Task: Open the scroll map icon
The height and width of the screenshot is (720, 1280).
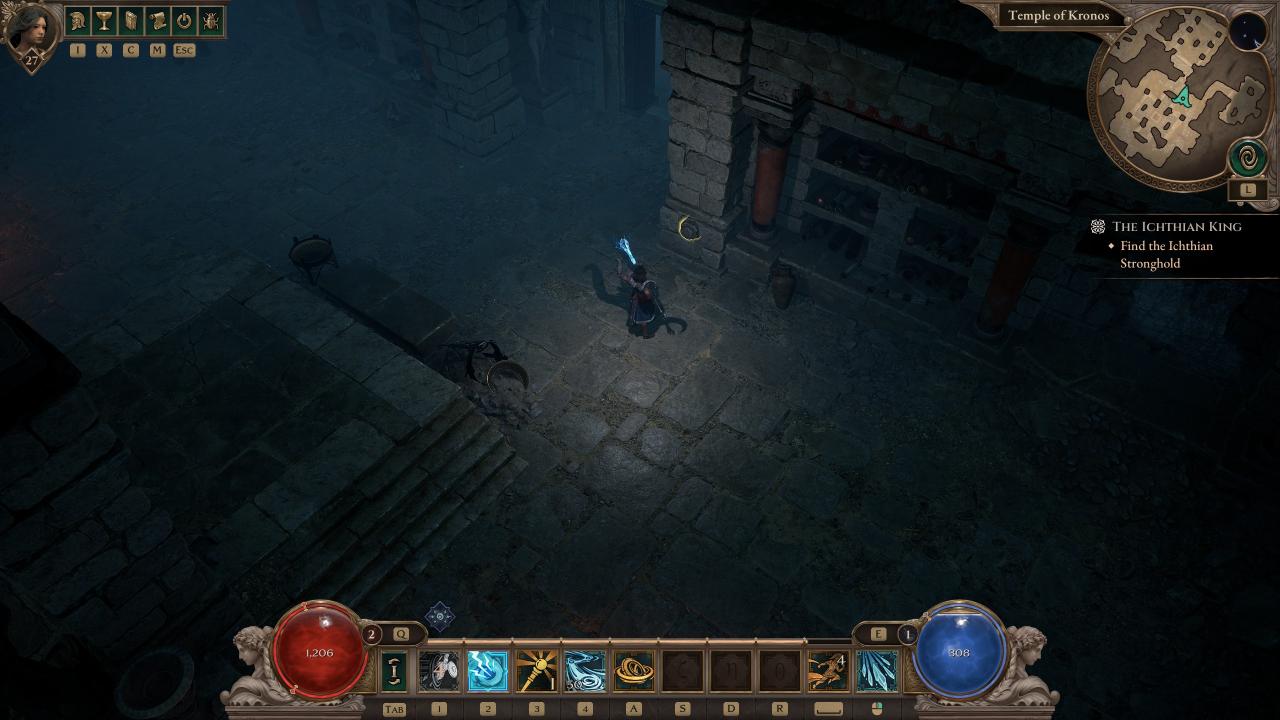Action: [x=157, y=21]
